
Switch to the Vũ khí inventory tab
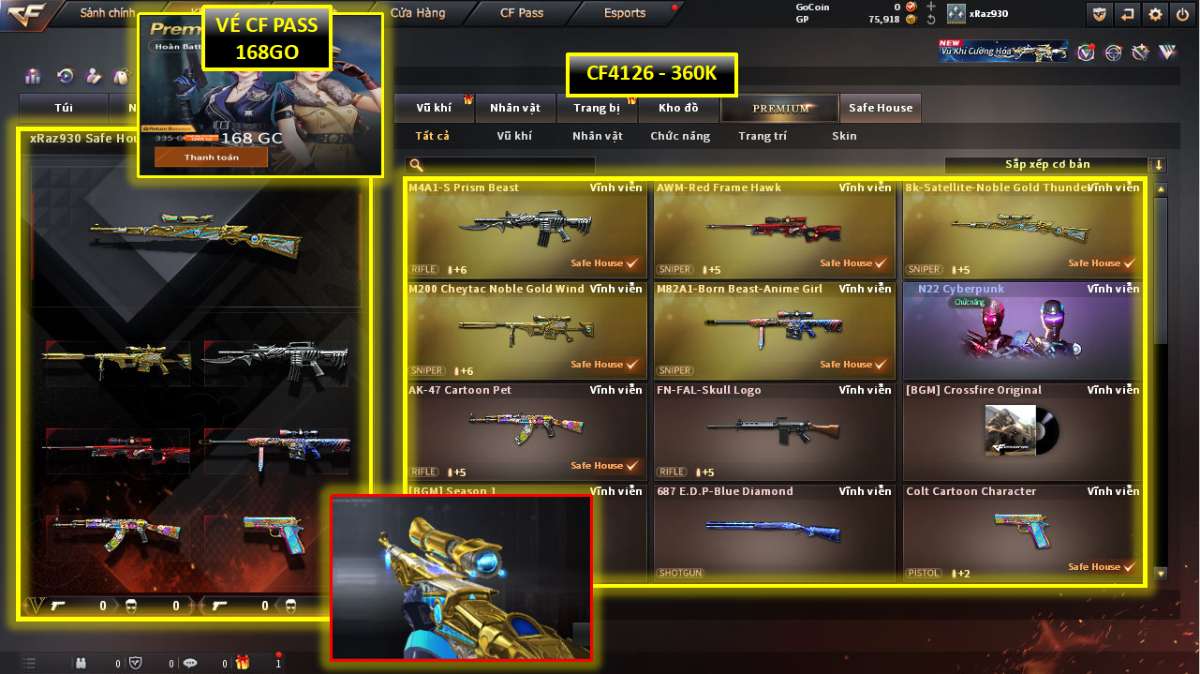tap(434, 108)
